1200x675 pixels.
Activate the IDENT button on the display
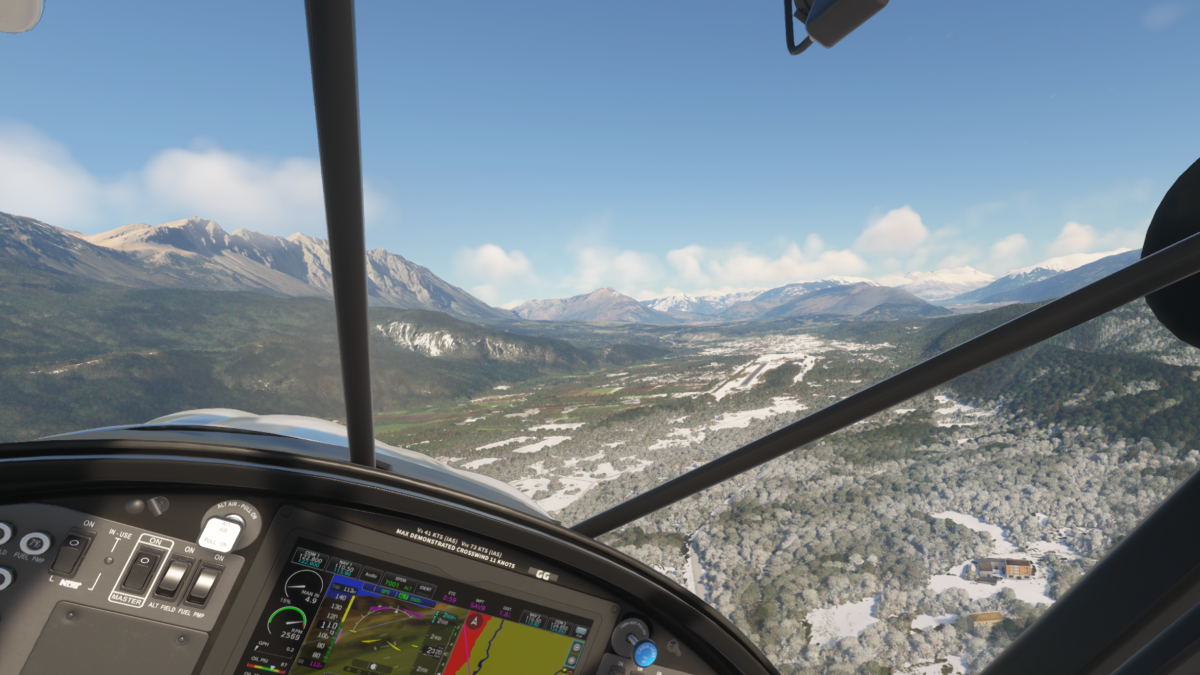(425, 588)
